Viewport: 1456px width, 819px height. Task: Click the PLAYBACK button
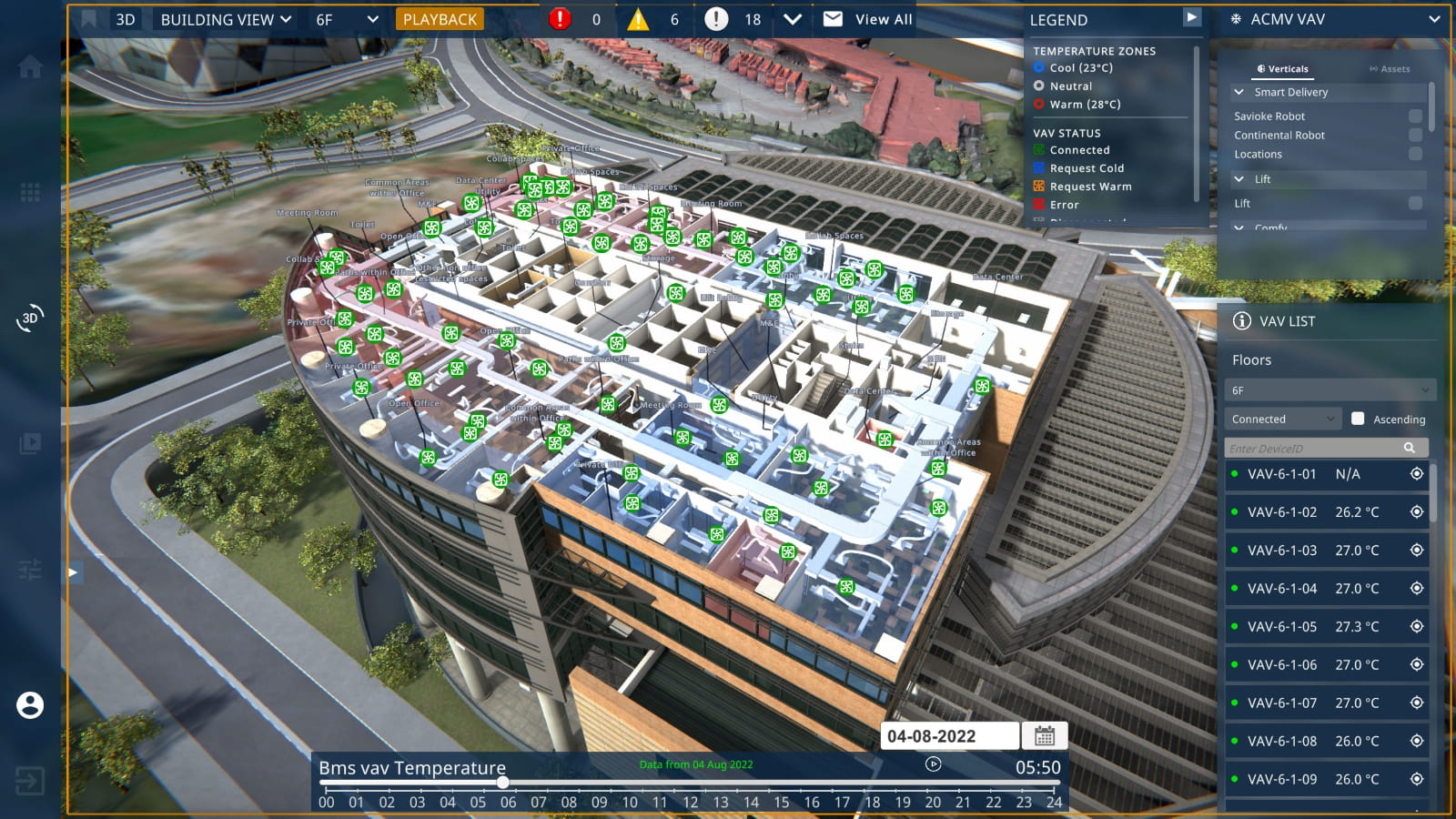click(440, 18)
